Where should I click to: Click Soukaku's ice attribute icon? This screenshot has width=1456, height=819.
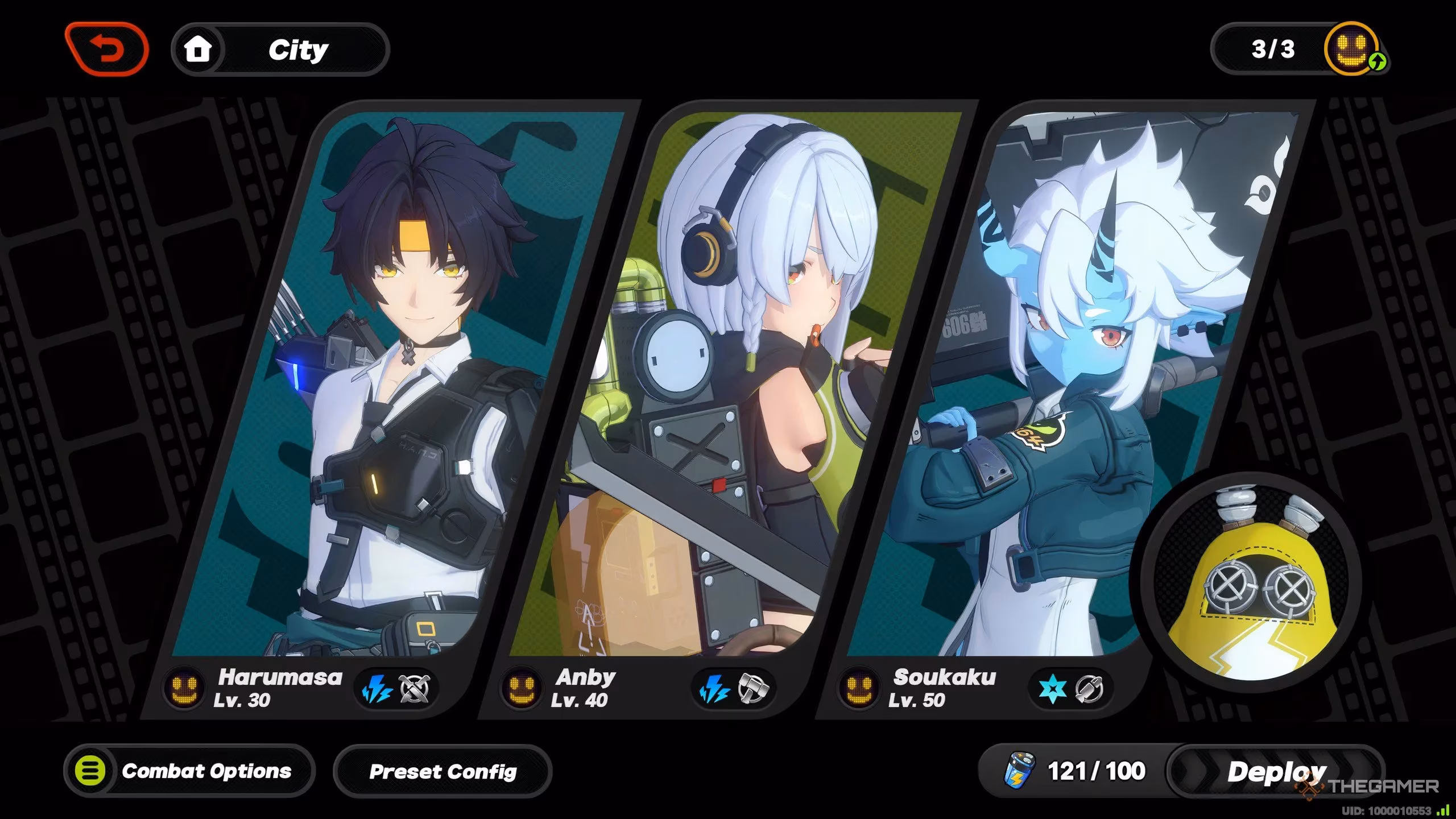(x=1052, y=690)
